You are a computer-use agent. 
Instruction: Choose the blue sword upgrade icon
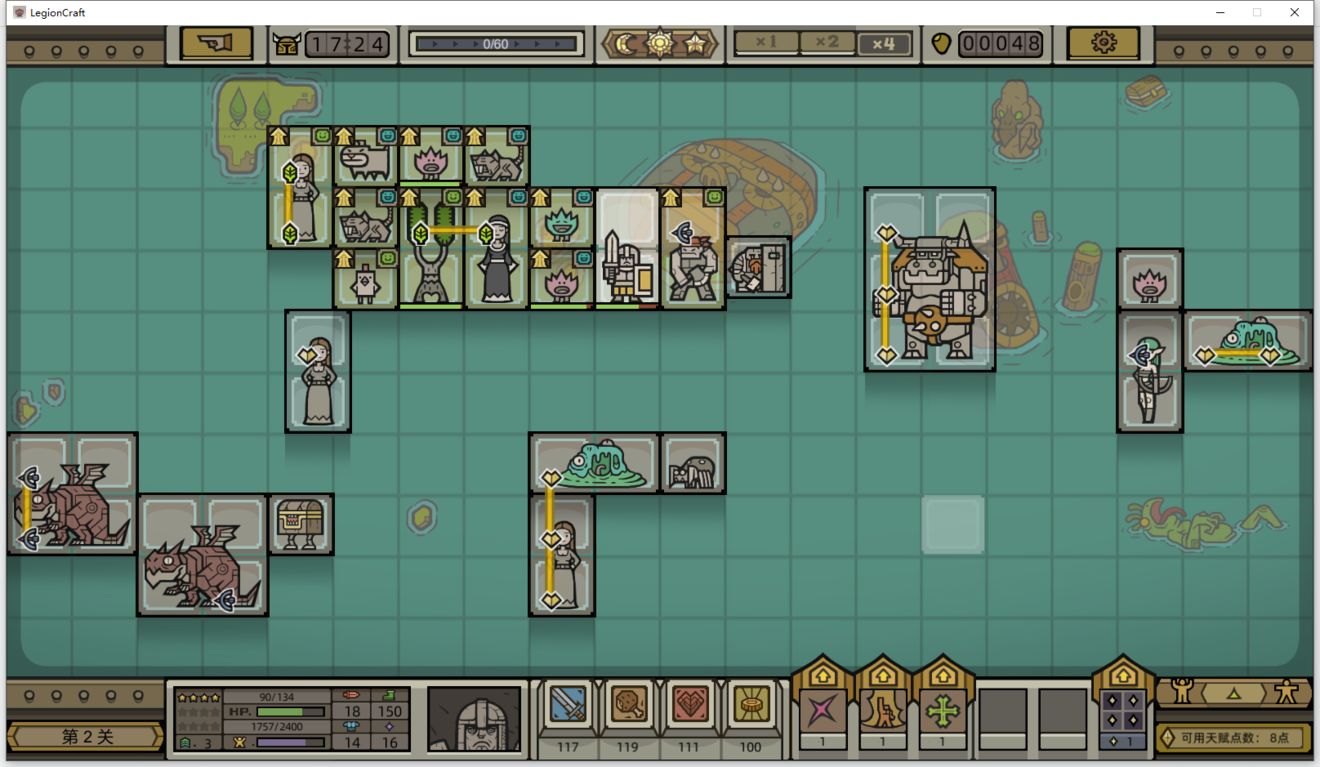568,705
